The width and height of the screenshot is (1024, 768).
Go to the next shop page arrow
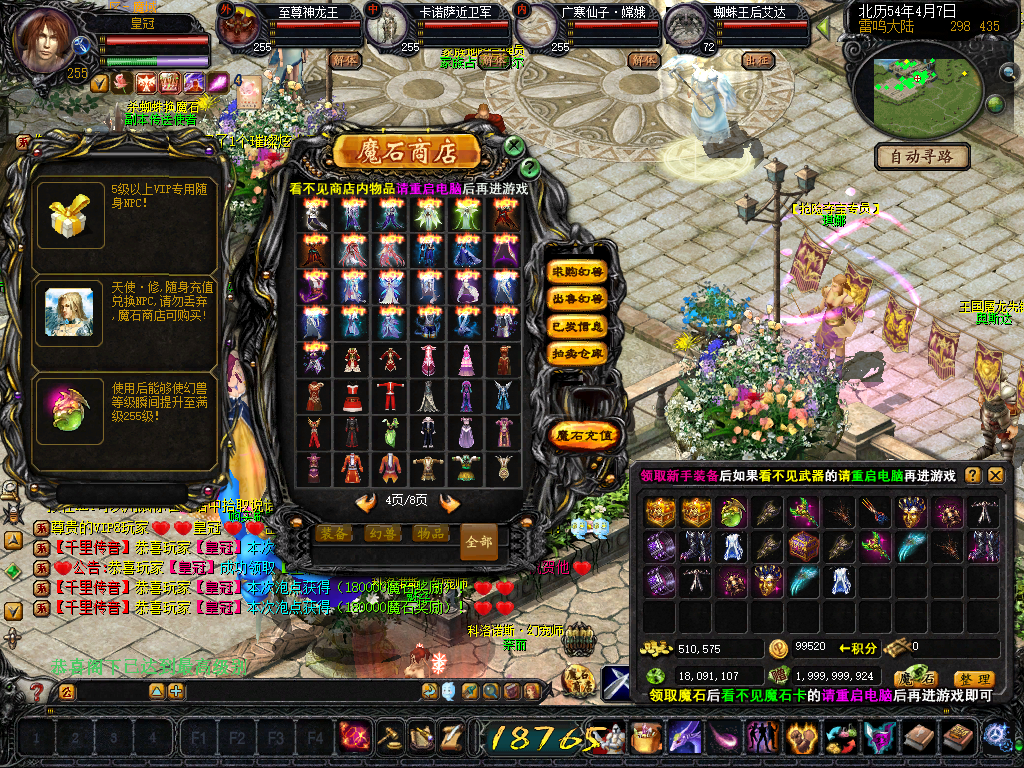tap(450, 502)
